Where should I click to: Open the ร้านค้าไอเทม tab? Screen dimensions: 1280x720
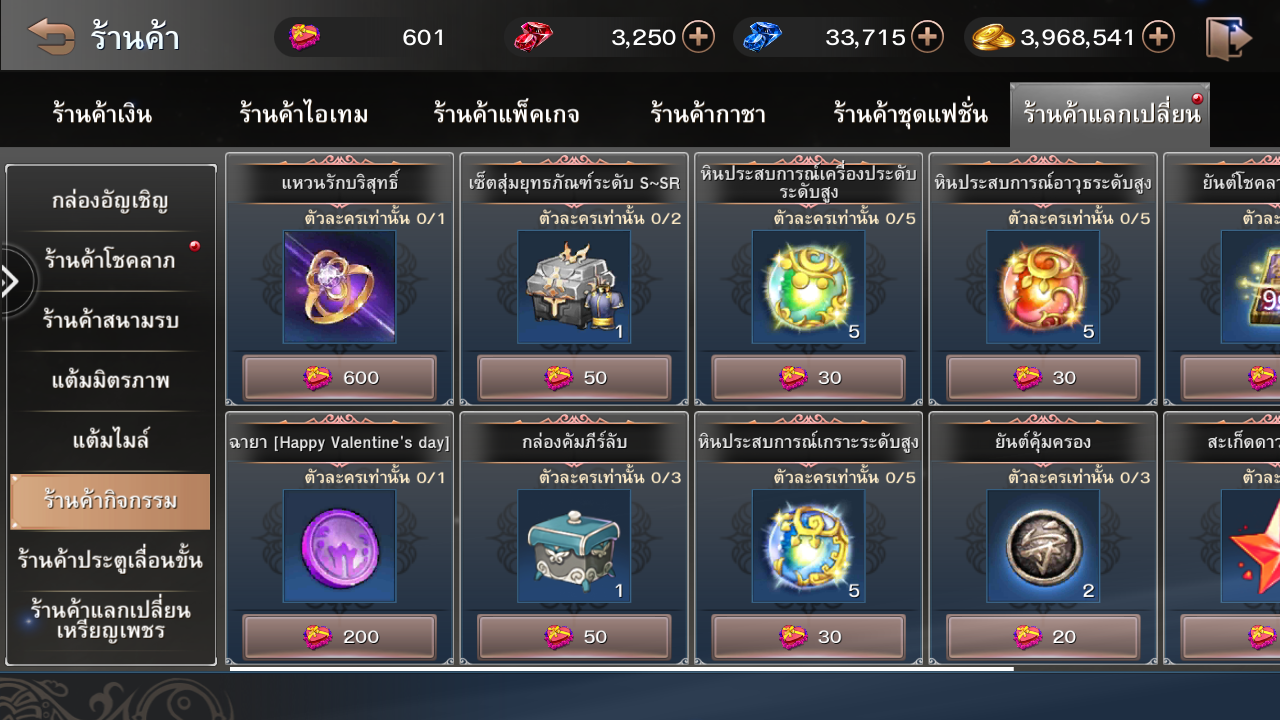click(303, 114)
